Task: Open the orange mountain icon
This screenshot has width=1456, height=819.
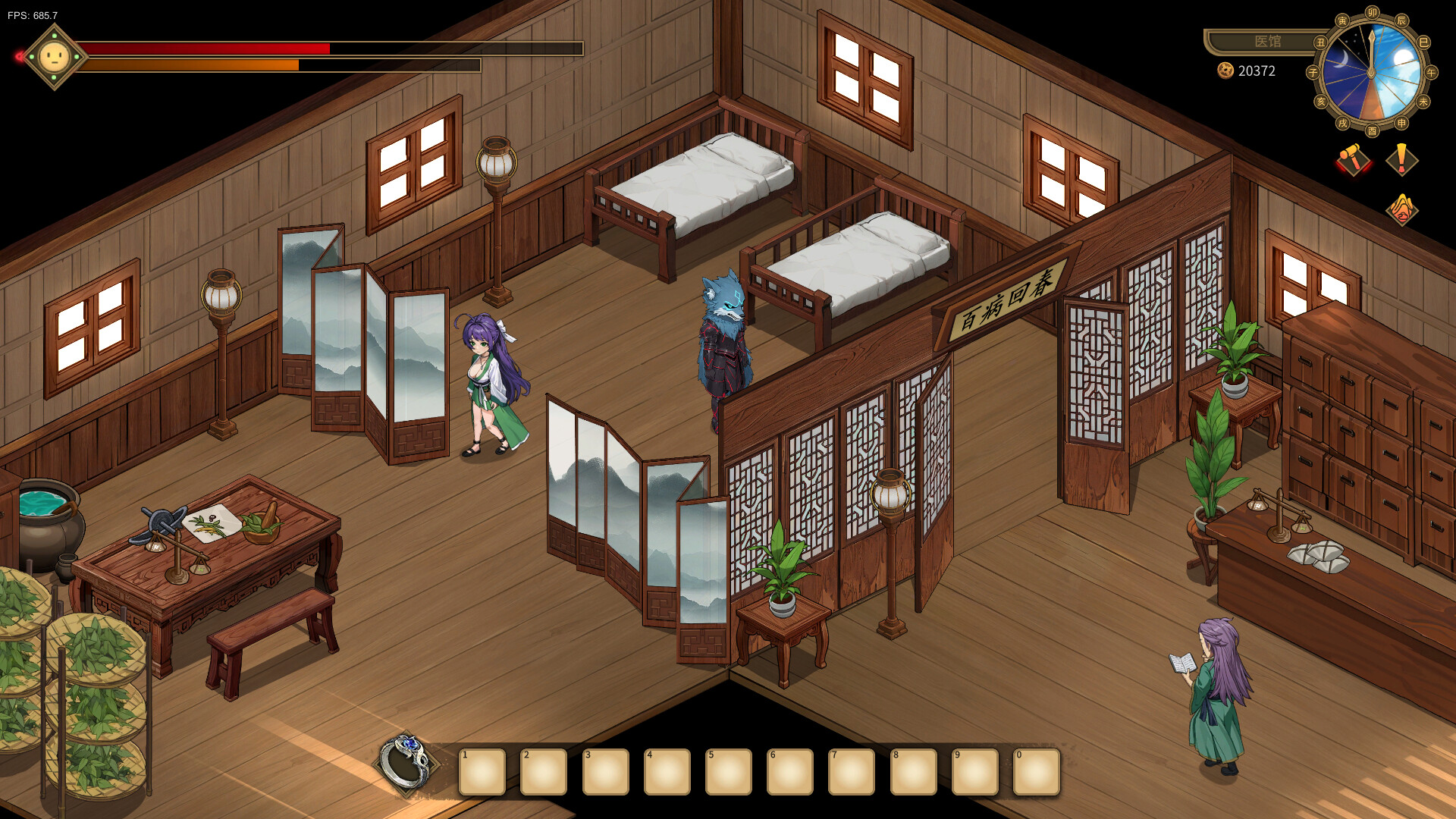Action: (x=1401, y=209)
